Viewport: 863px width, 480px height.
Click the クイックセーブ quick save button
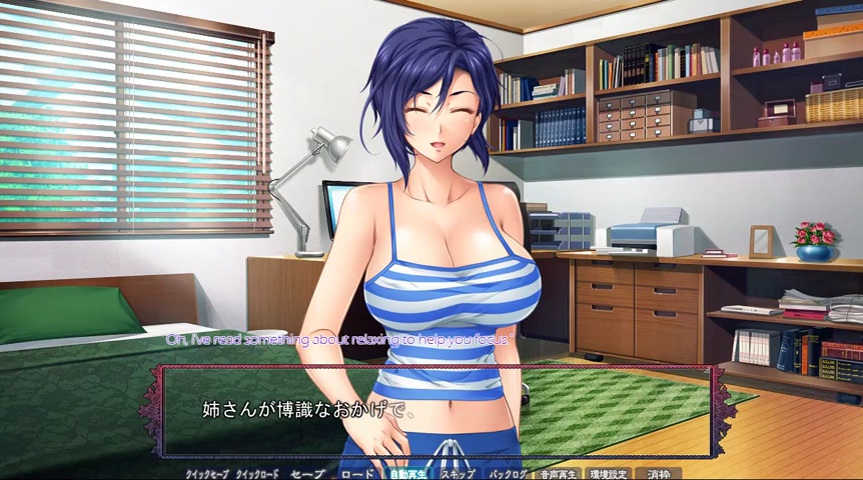click(x=207, y=473)
